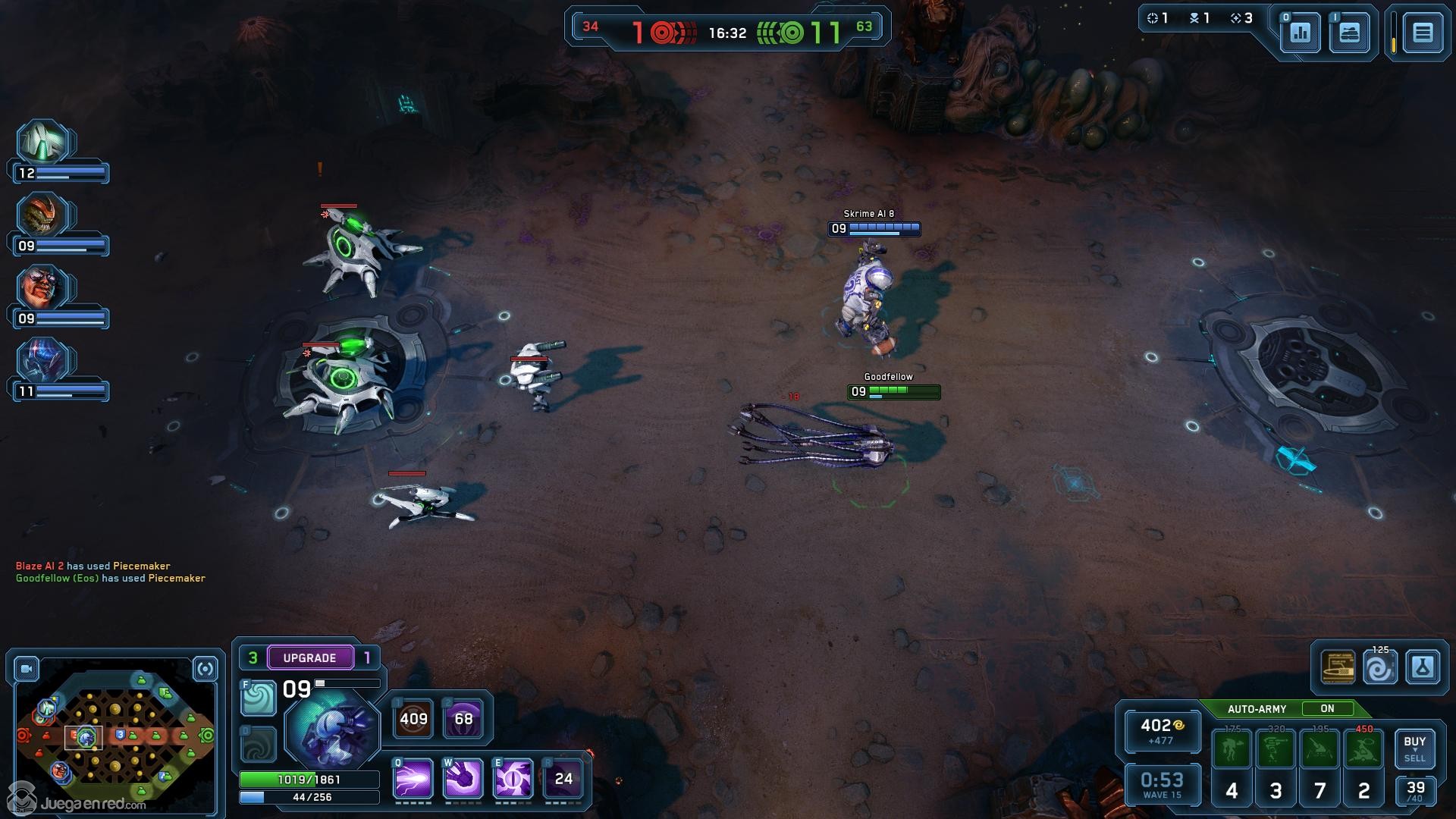Use the item slot showing 409

pos(413,718)
